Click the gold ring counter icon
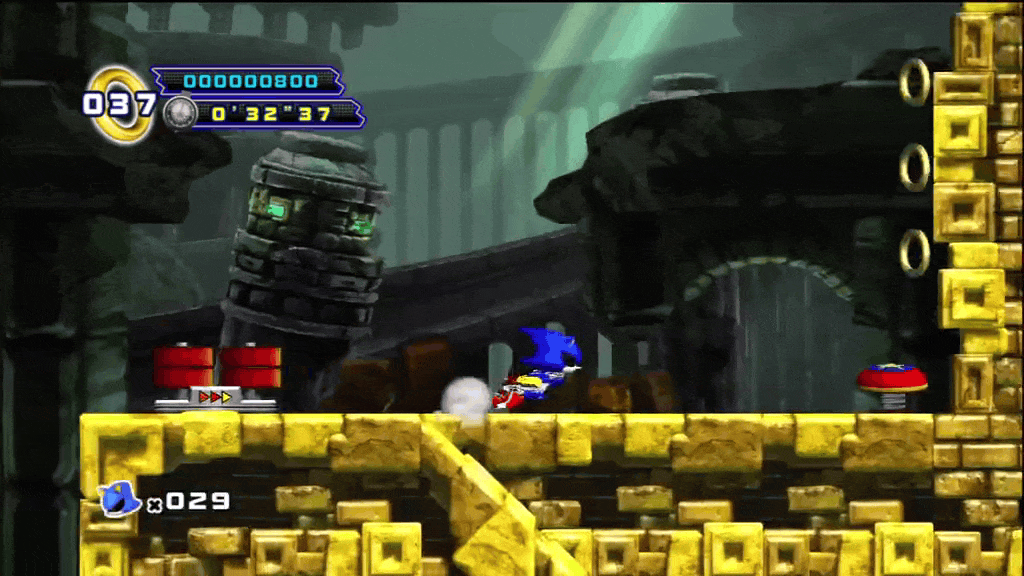This screenshot has width=1024, height=576. pos(122,103)
